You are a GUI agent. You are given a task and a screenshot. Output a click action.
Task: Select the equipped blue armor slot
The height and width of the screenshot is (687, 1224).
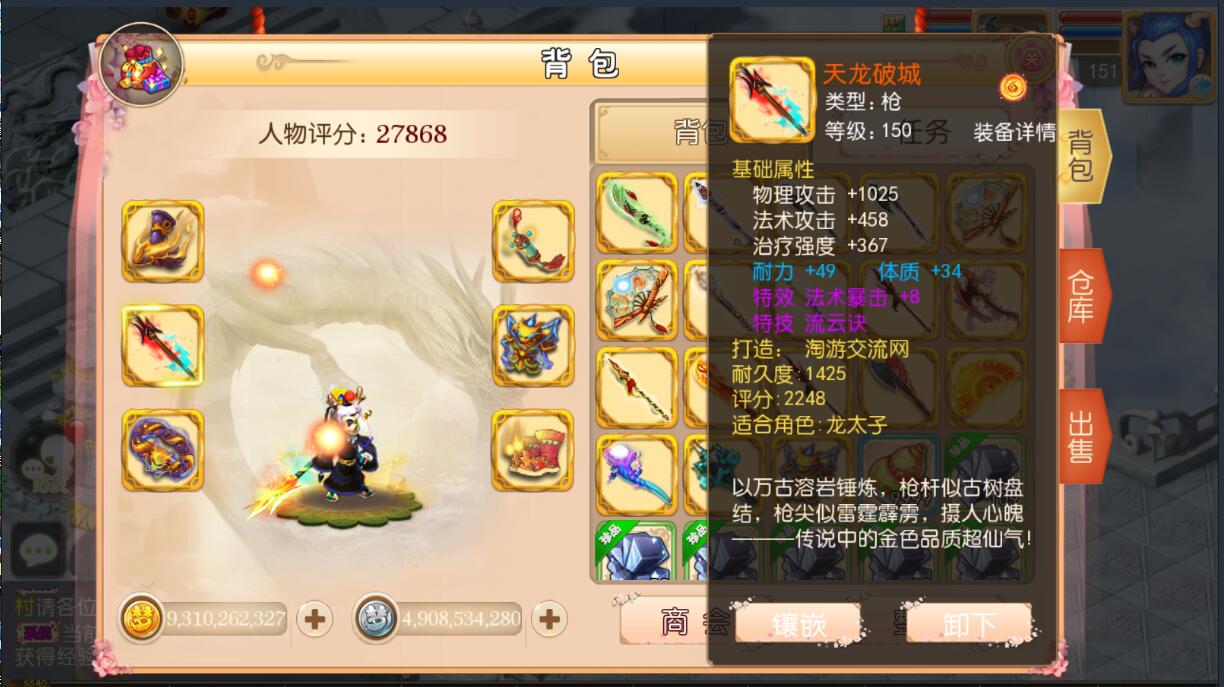(533, 346)
